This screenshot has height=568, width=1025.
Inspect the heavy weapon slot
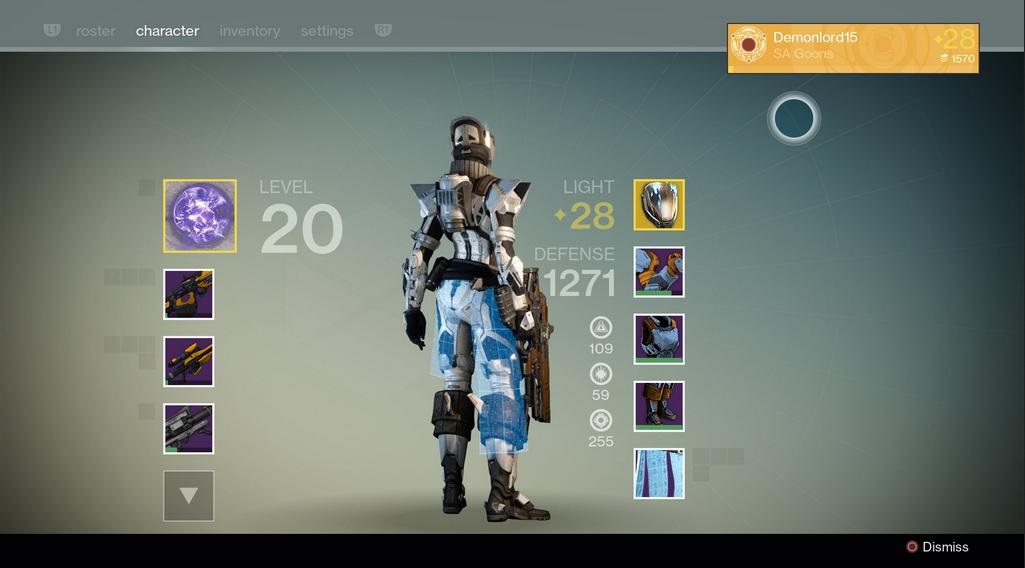click(189, 429)
